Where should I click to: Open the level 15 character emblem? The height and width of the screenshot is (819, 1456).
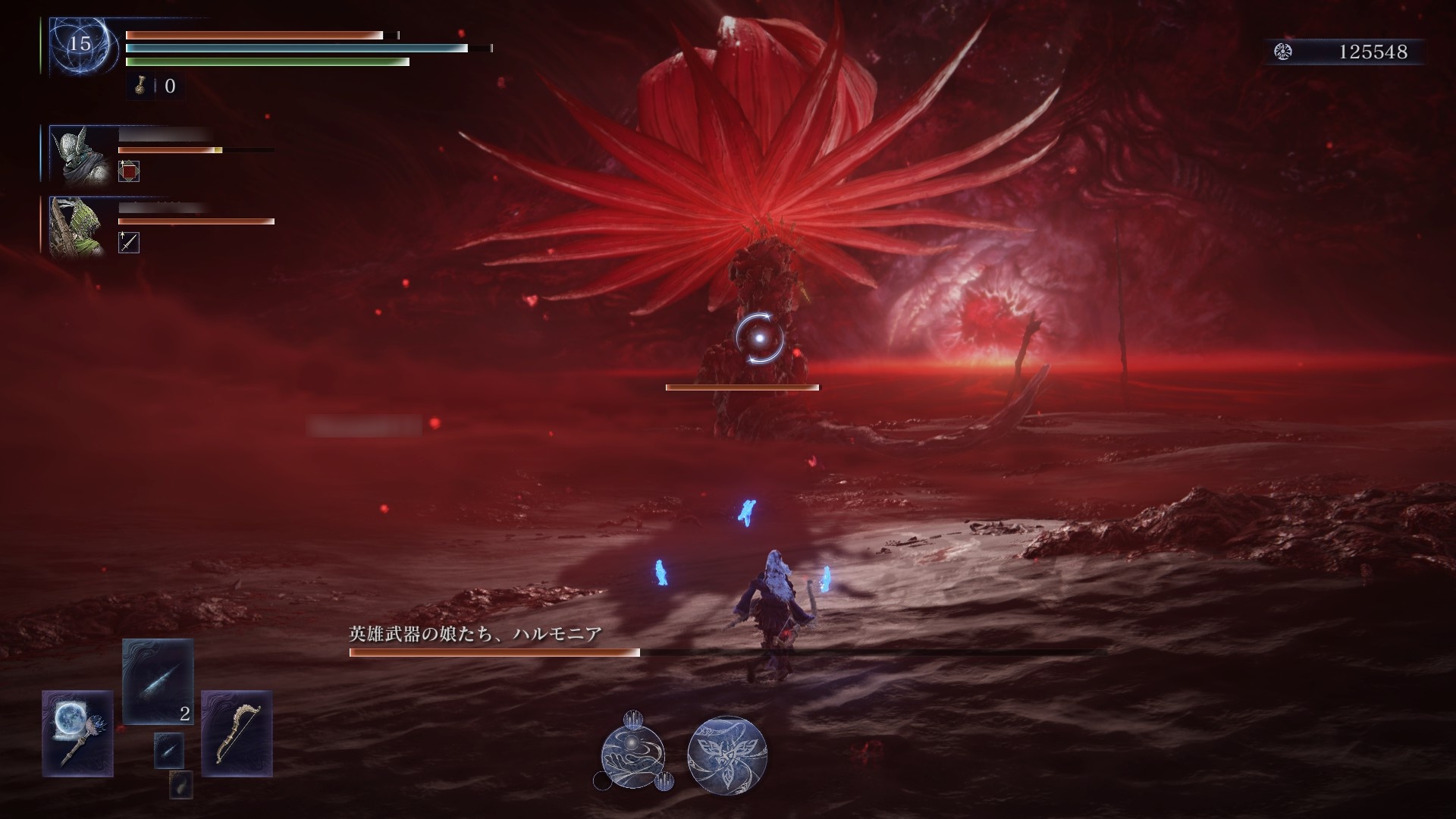(80, 45)
